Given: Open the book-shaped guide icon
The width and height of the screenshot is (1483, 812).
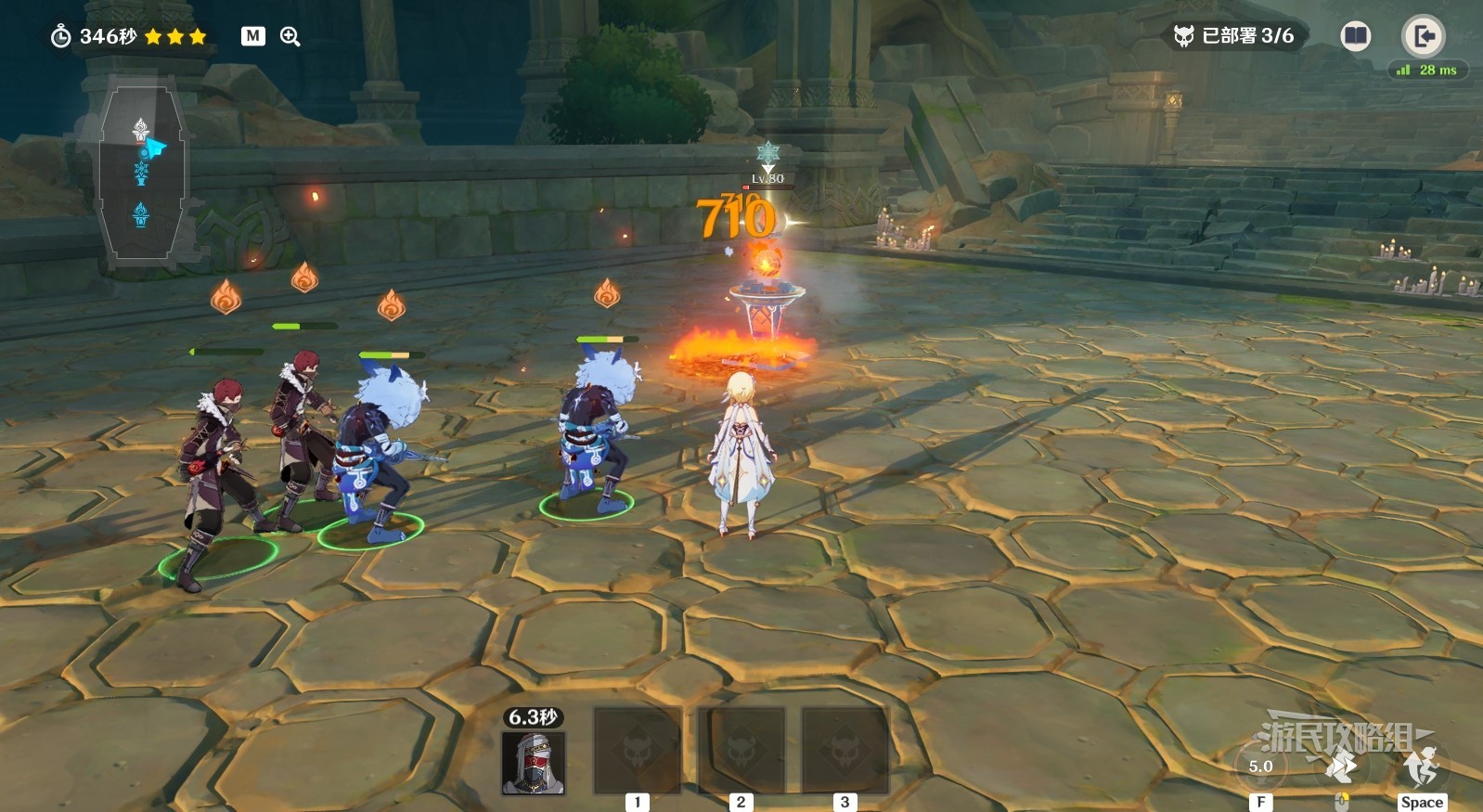Looking at the screenshot, I should [1355, 36].
